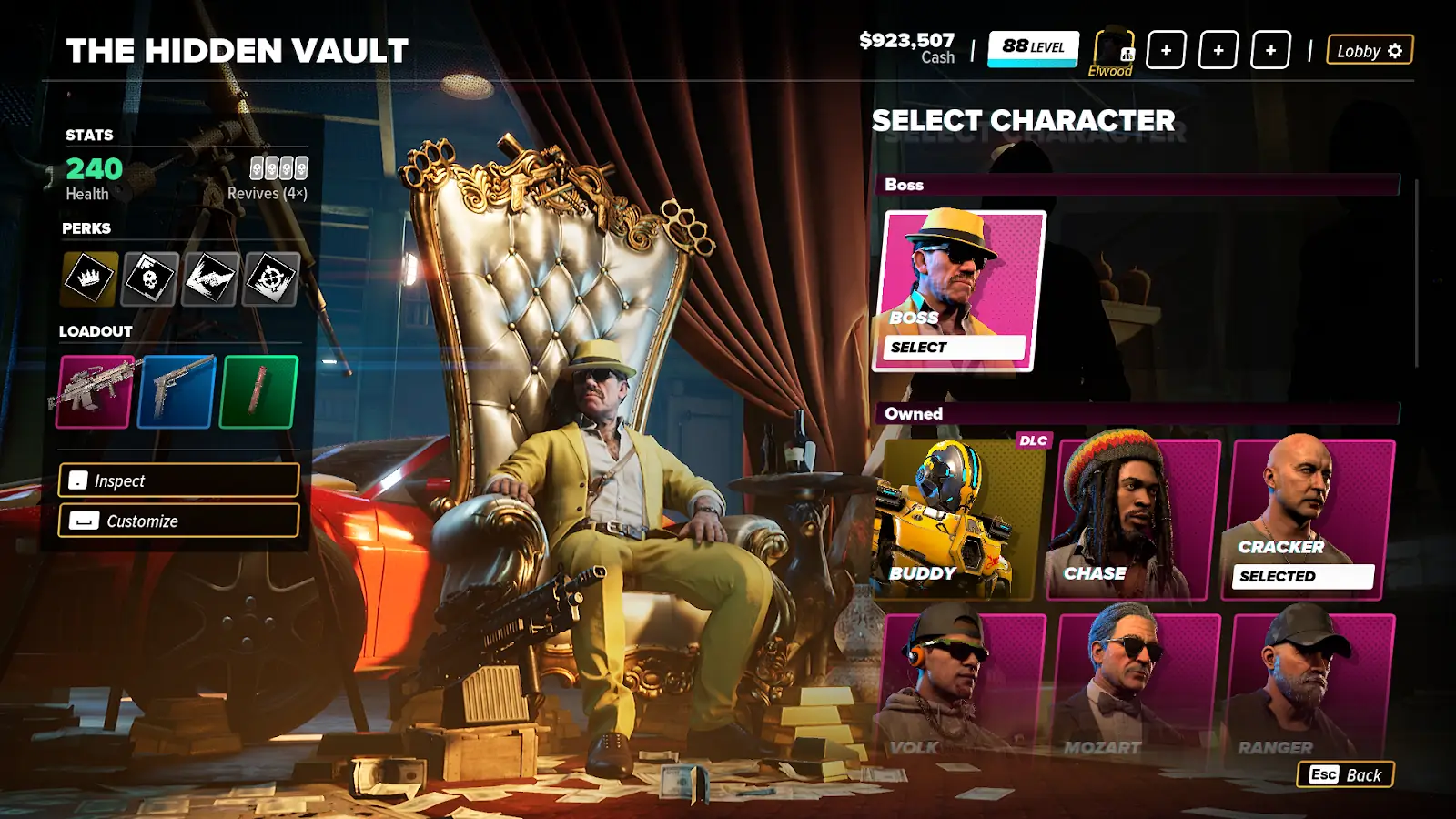Open the Customize menu
The width and height of the screenshot is (1456, 819).
[x=178, y=521]
